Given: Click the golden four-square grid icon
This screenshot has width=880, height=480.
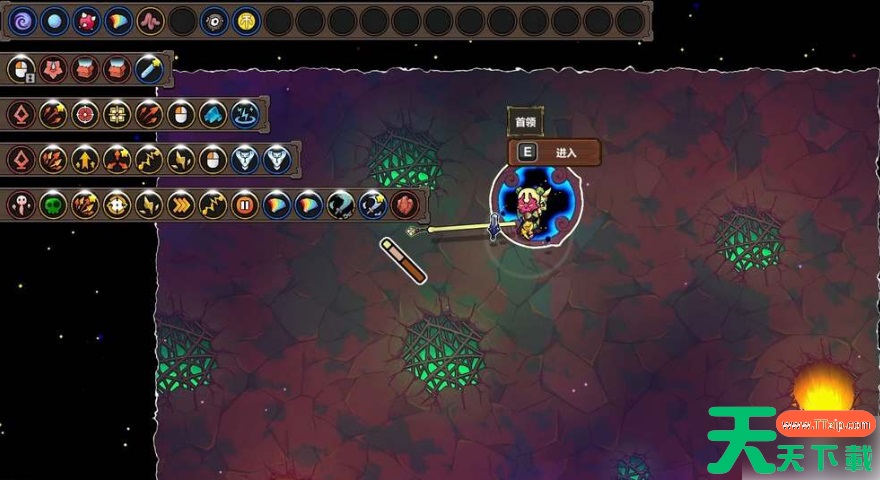Looking at the screenshot, I should click(x=117, y=114).
